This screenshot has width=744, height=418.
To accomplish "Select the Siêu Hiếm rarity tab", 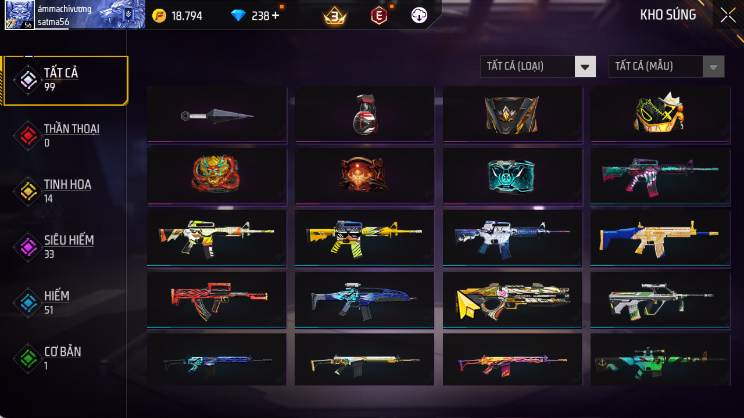I will coord(65,247).
